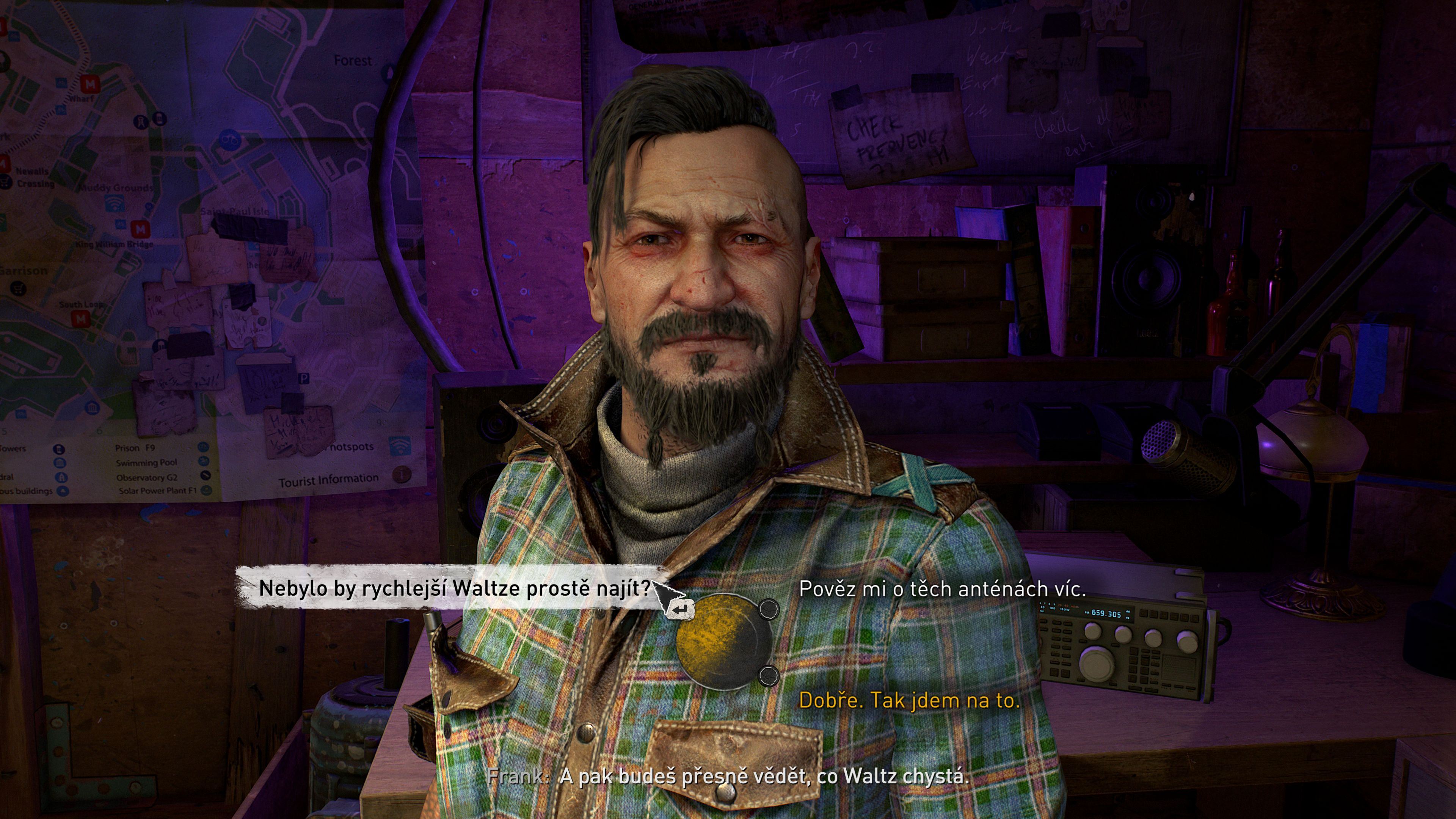The width and height of the screenshot is (1456, 819).
Task: Select dialogue option "Pověz mi o těch anténách víc."
Action: pos(942,589)
